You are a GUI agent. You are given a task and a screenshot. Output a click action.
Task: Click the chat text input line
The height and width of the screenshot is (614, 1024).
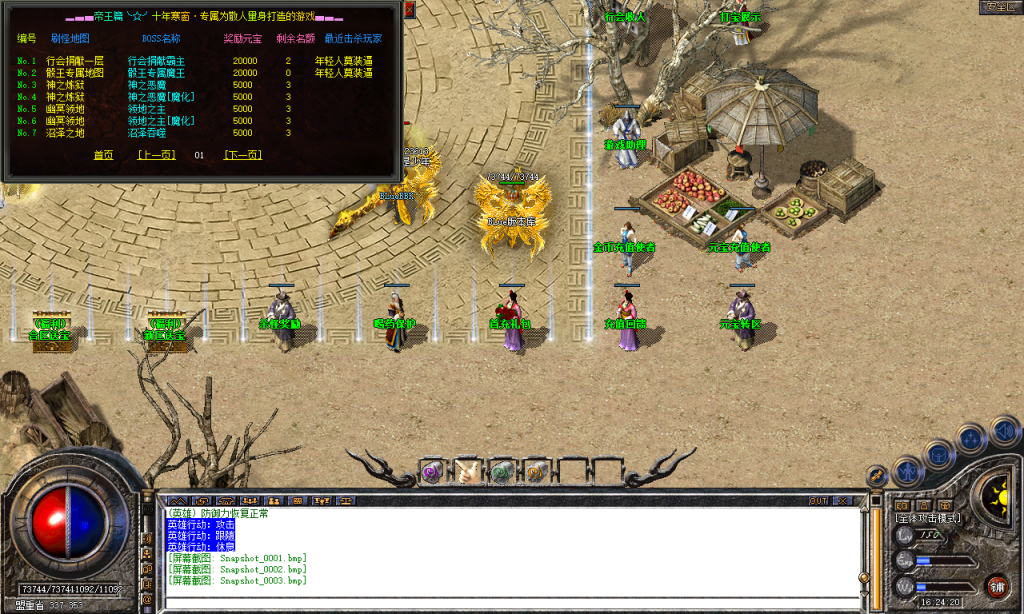pyautogui.click(x=510, y=602)
